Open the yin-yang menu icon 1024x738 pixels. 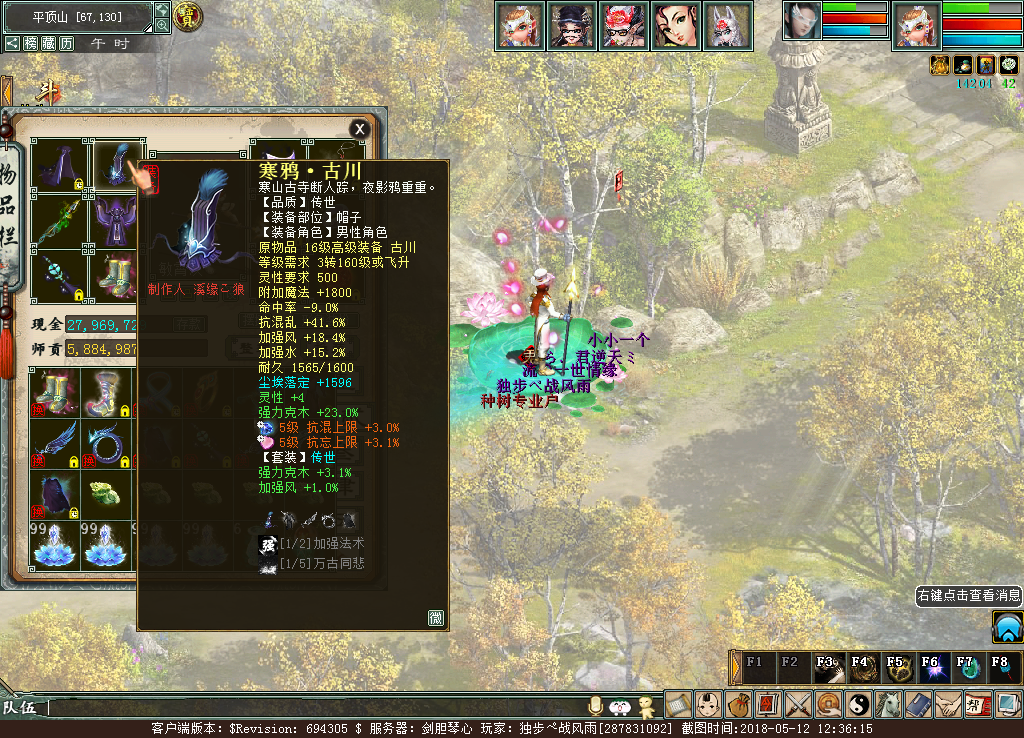pos(859,704)
